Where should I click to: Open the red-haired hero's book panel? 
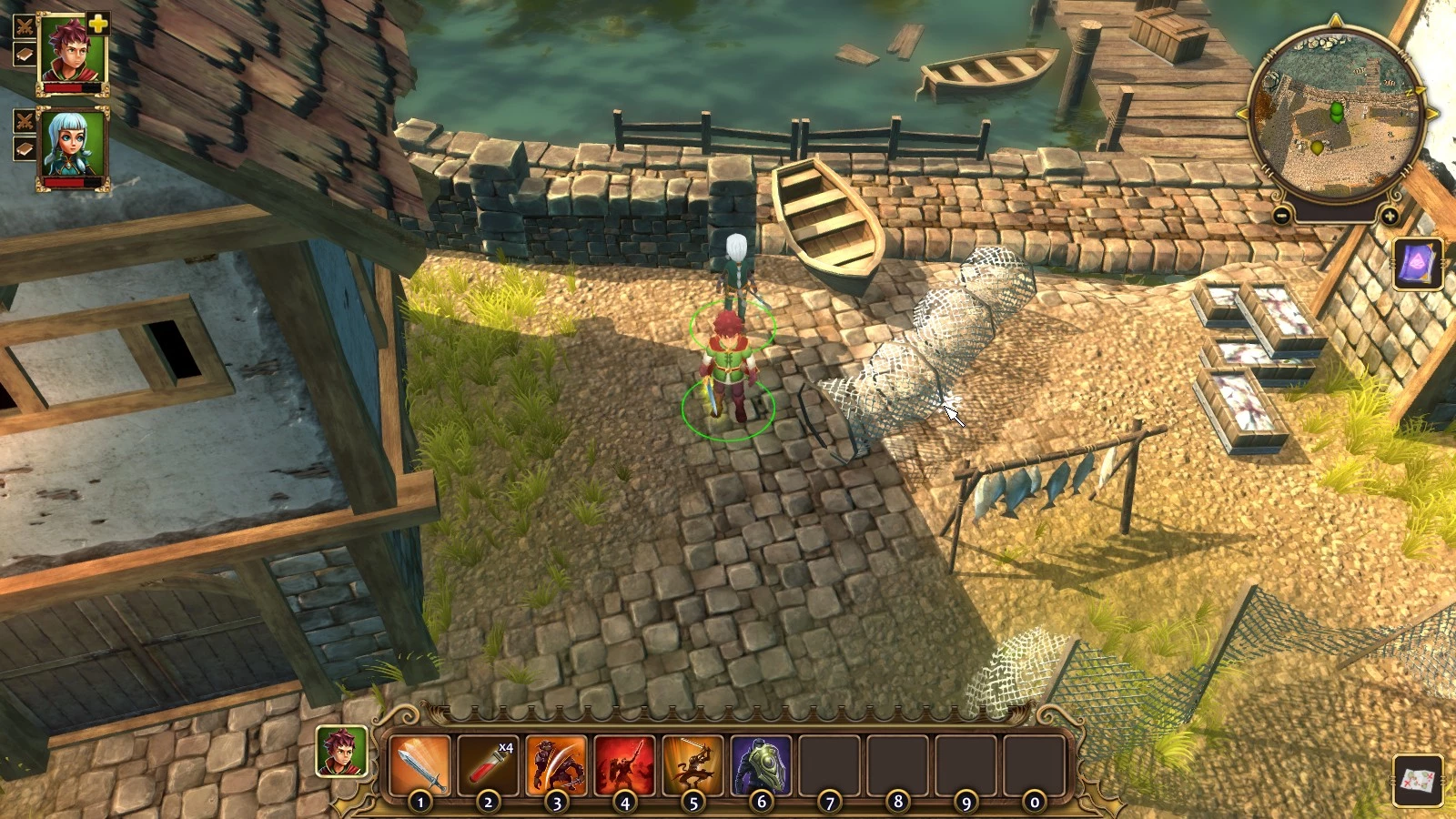coord(25,54)
